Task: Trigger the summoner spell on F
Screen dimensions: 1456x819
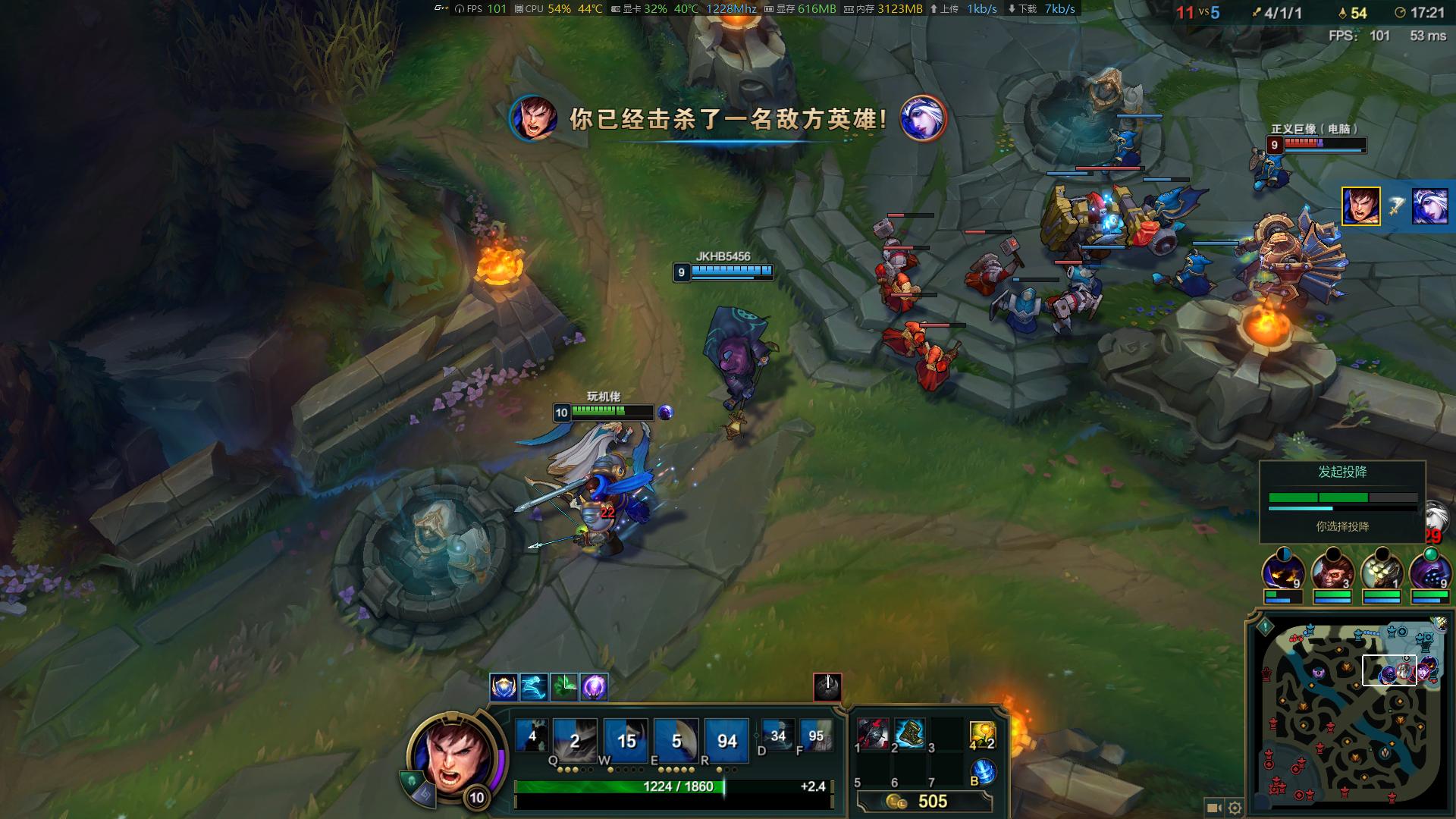Action: pyautogui.click(x=816, y=735)
